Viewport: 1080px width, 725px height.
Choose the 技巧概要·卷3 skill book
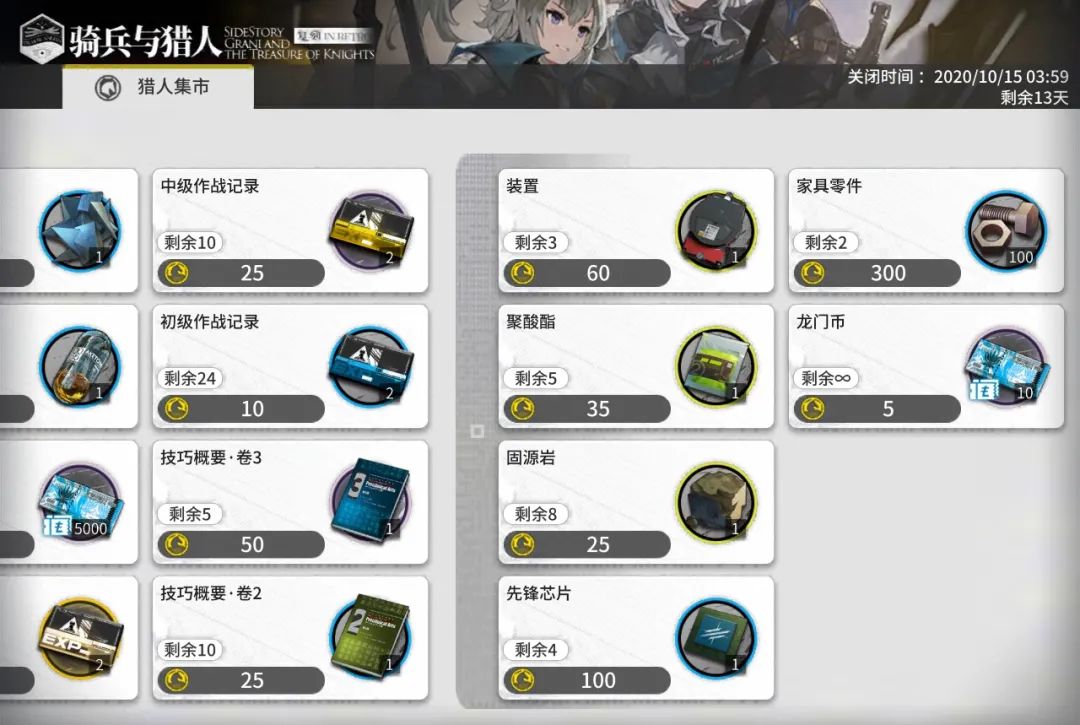[290, 503]
